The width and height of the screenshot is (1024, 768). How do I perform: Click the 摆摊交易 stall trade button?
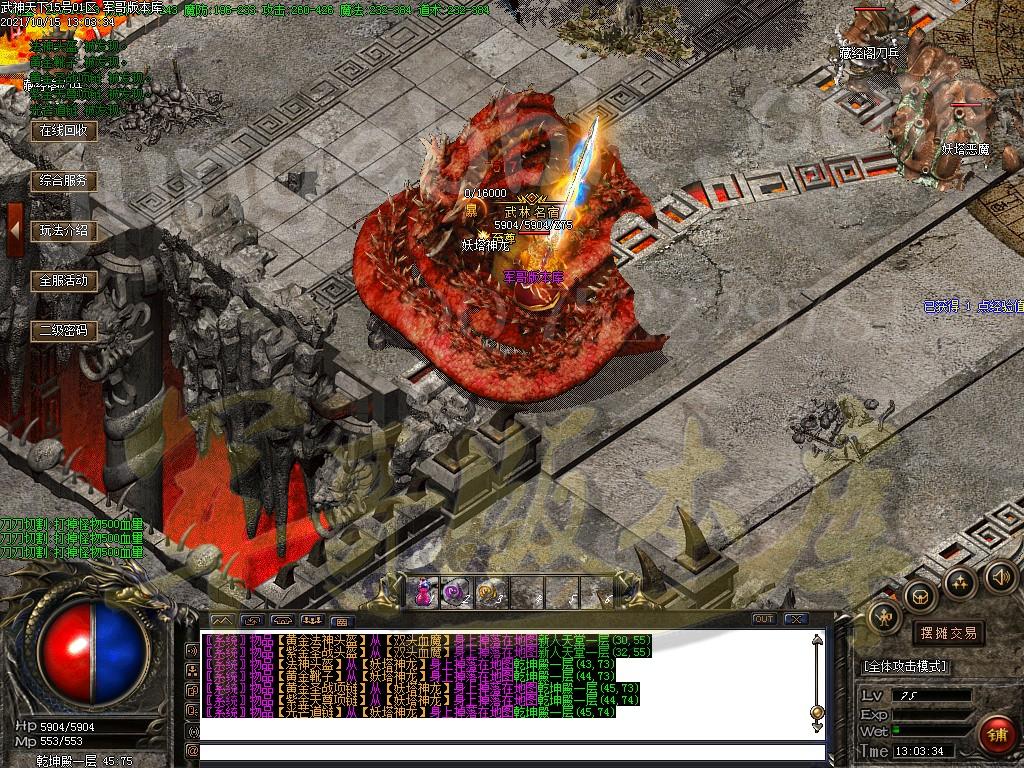pos(947,633)
